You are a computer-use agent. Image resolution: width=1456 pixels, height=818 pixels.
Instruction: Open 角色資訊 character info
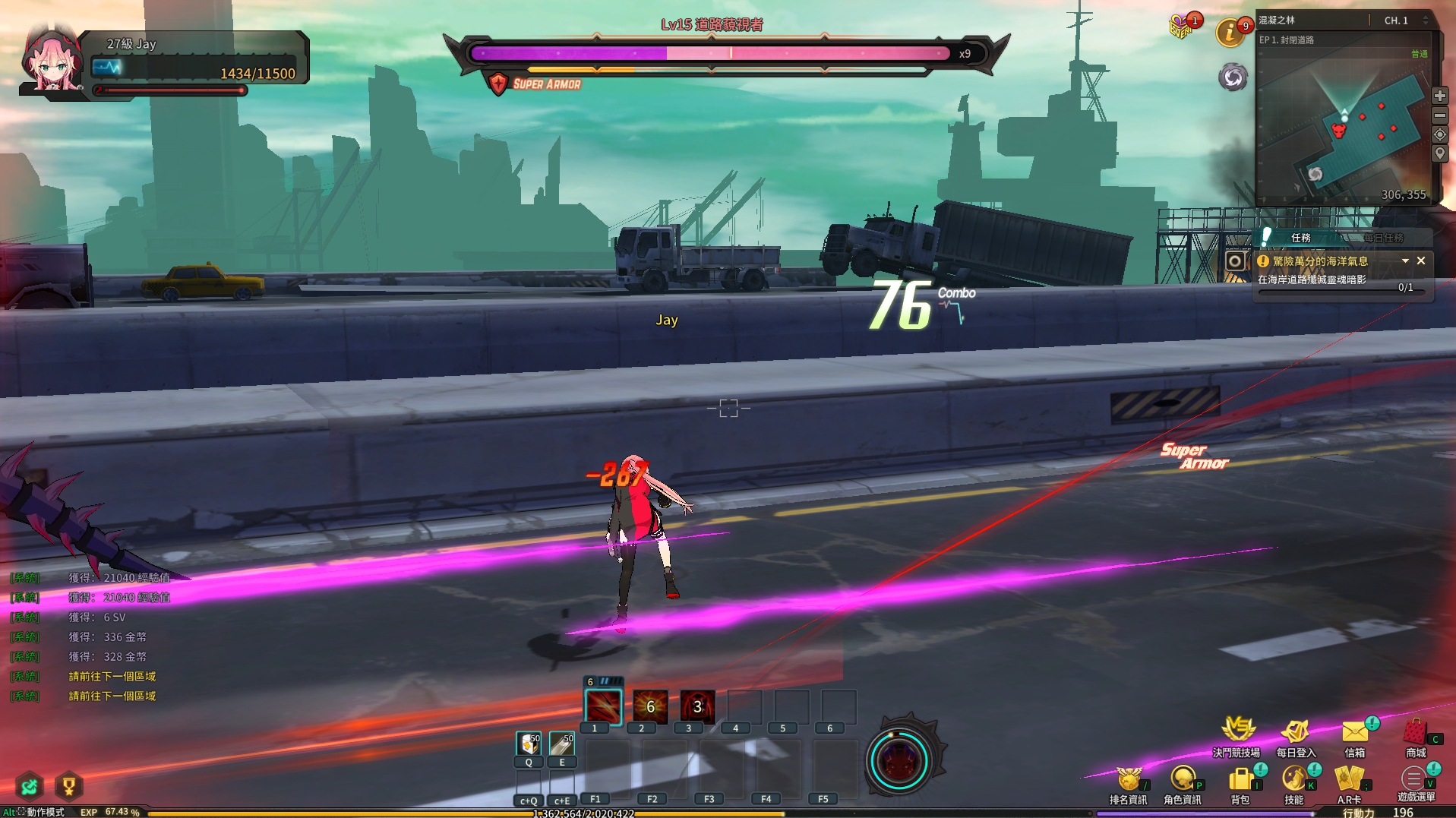click(1183, 779)
